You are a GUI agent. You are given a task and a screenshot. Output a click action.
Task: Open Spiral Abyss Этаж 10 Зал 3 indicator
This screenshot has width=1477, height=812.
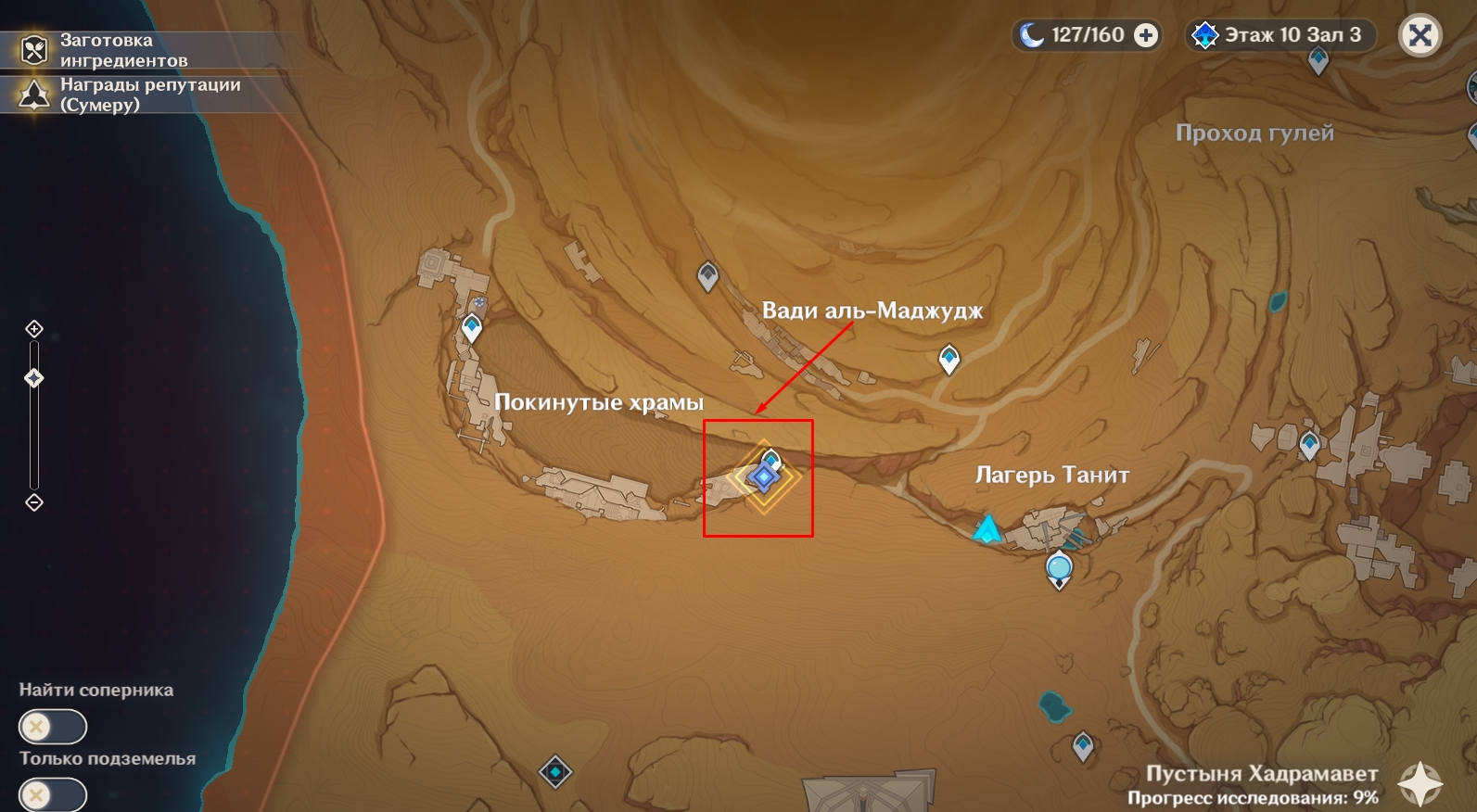1281,36
